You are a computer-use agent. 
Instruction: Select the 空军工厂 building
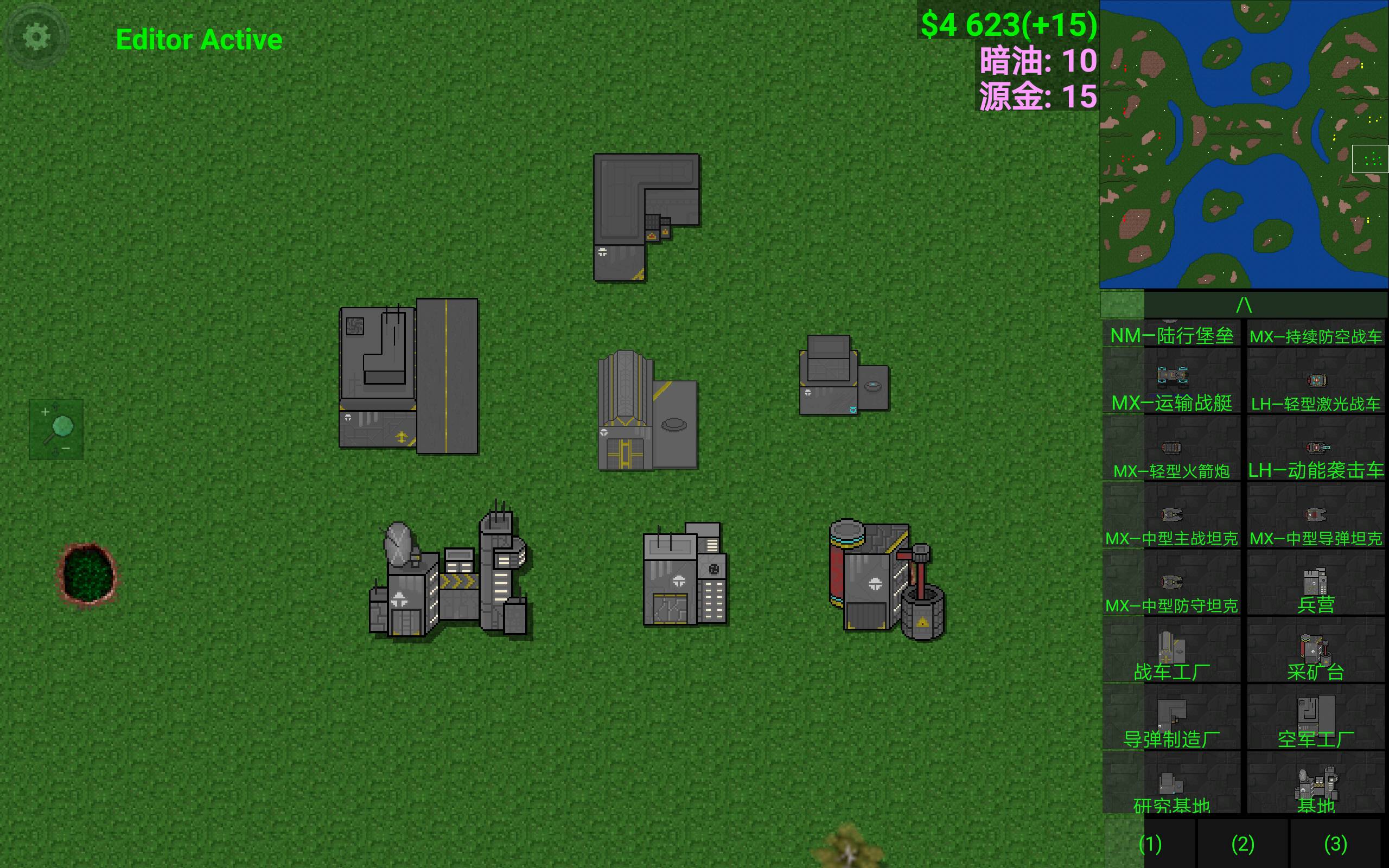[1316, 718]
